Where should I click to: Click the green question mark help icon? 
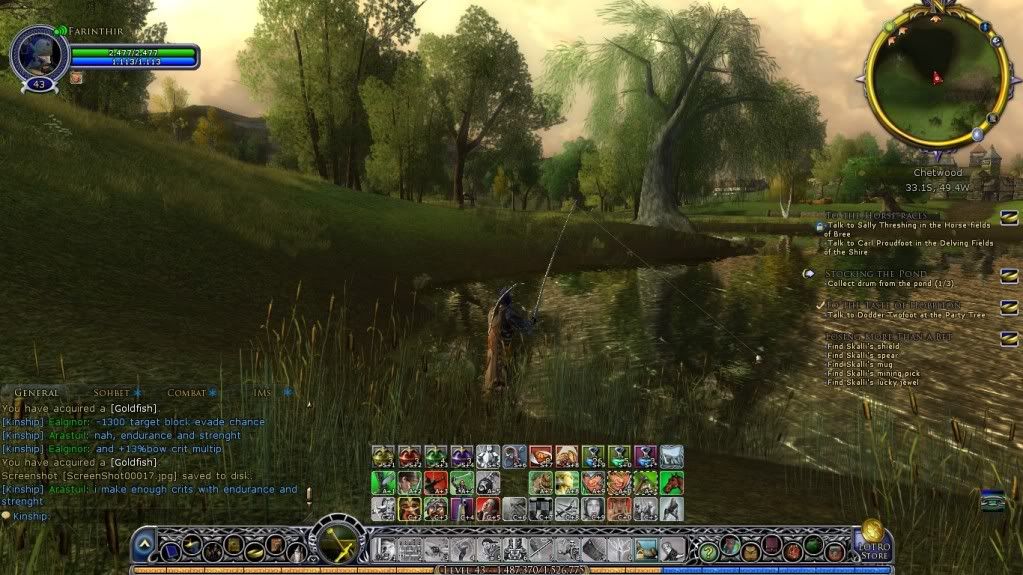click(x=708, y=550)
